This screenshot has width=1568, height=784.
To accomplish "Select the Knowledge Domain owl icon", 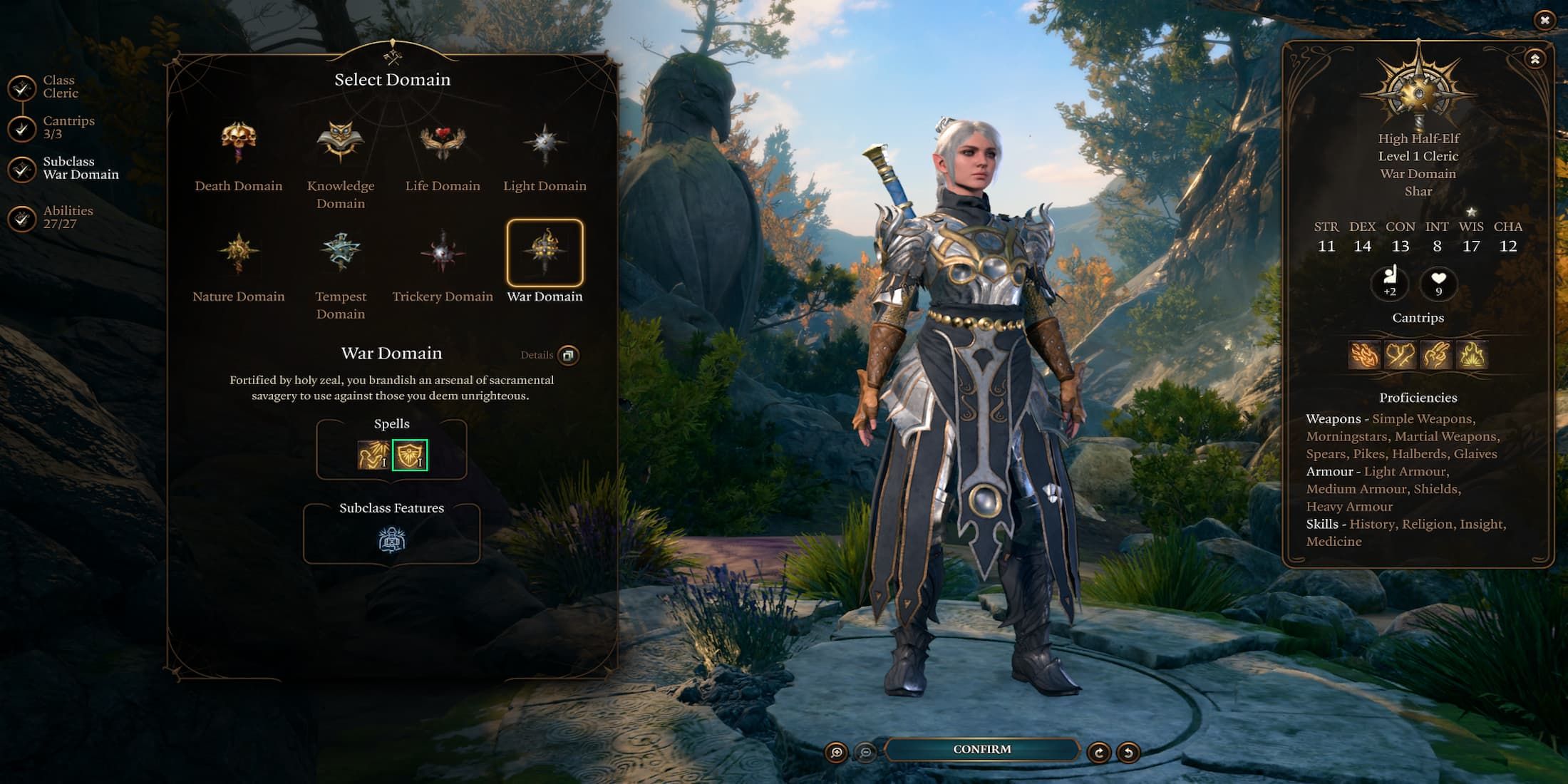I will [x=340, y=141].
